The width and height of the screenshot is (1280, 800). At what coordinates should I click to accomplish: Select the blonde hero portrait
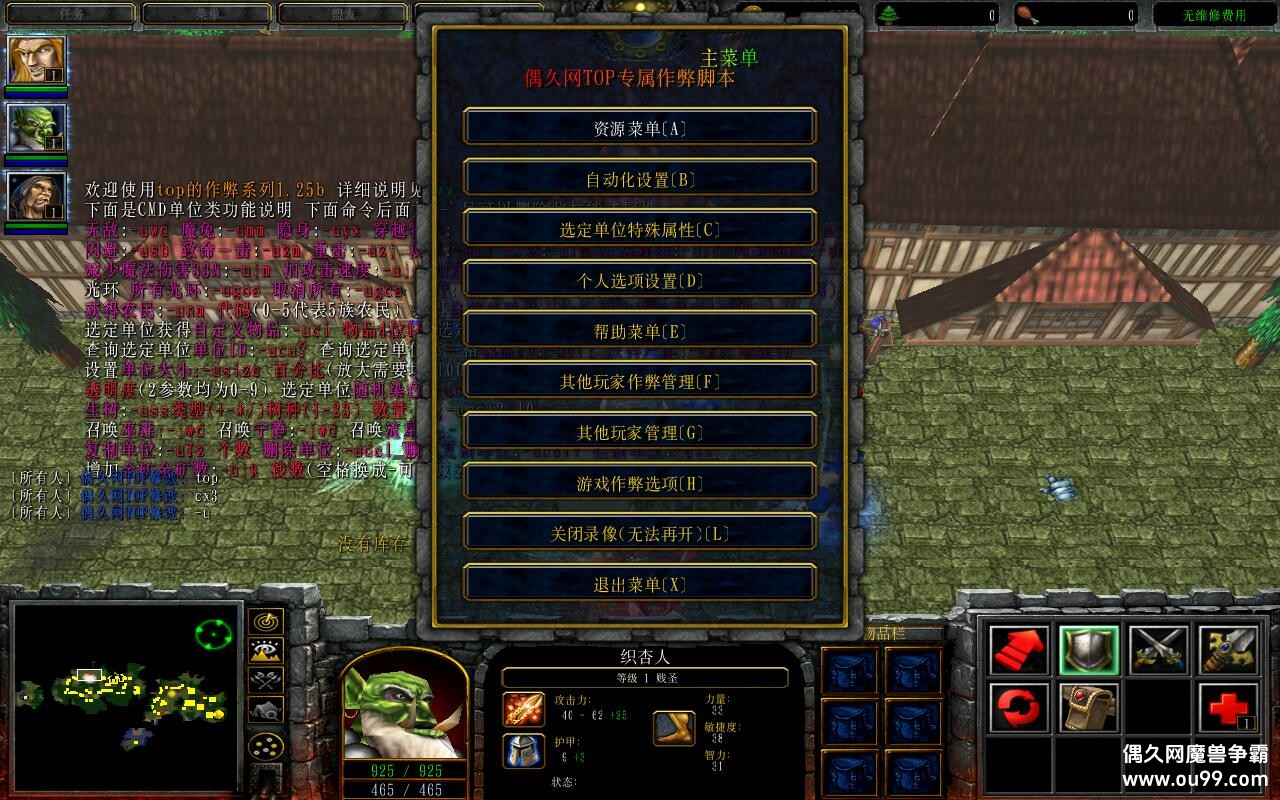click(x=37, y=61)
